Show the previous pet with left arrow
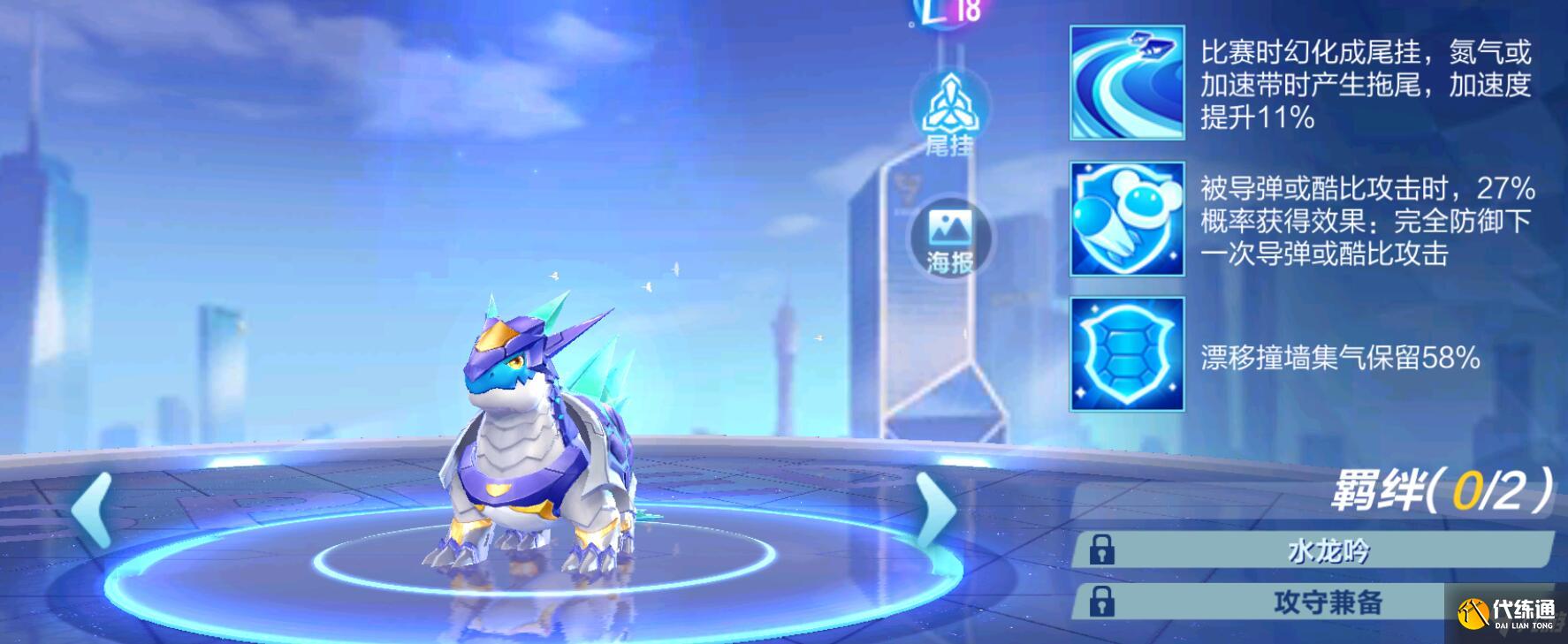The width and height of the screenshot is (1568, 644). (x=92, y=509)
